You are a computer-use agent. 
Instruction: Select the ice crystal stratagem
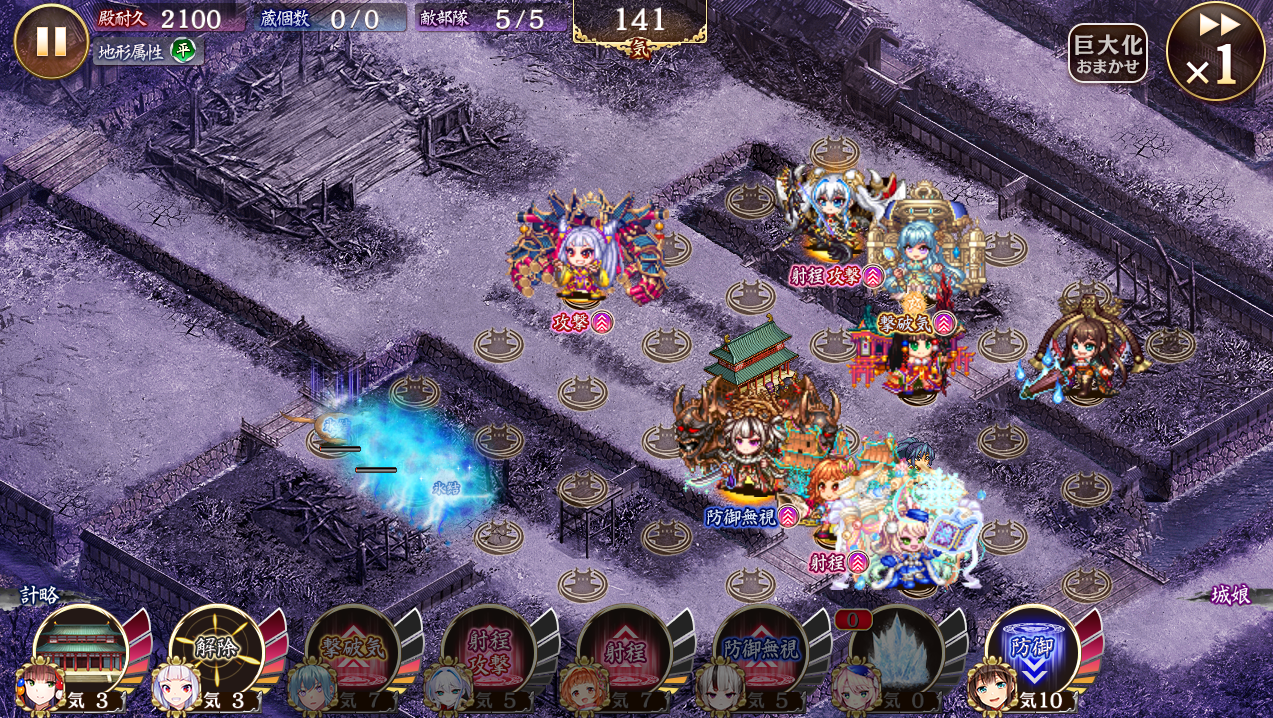(896, 652)
